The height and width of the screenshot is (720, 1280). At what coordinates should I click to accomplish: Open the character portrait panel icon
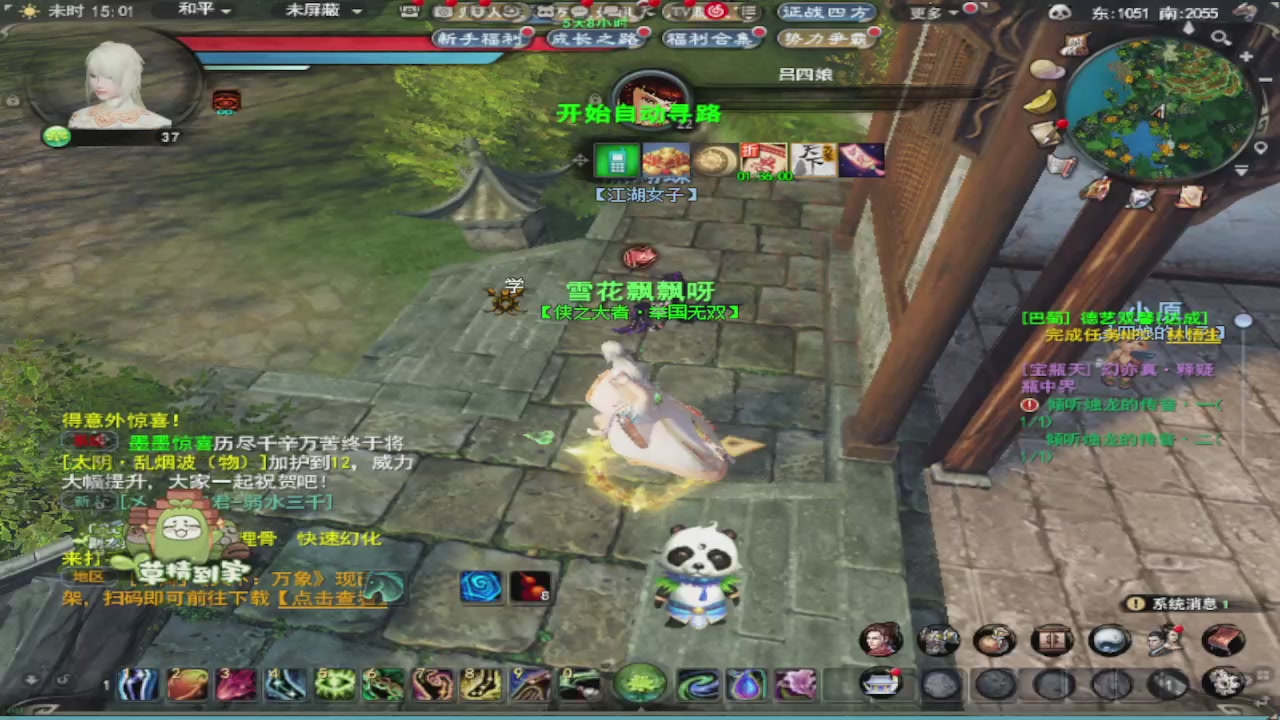point(880,640)
